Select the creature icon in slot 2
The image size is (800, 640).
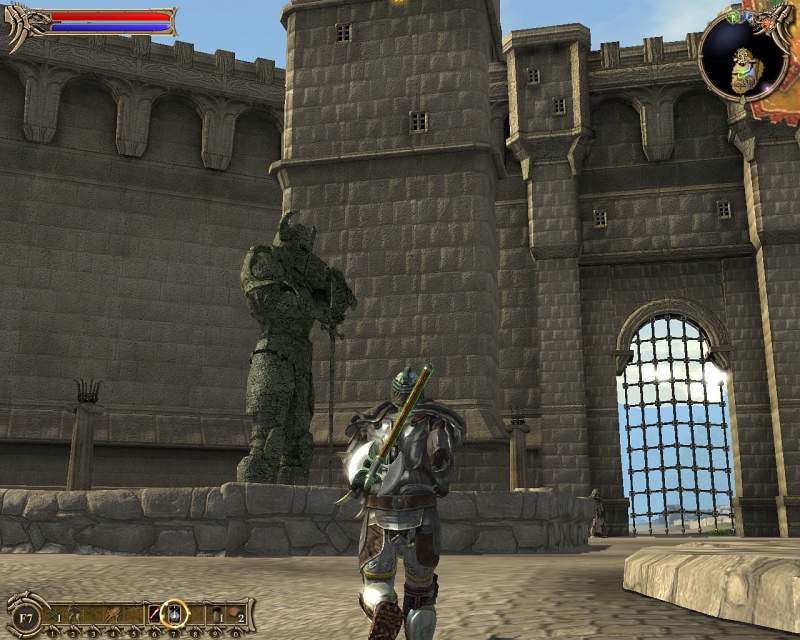pyautogui.click(x=76, y=612)
